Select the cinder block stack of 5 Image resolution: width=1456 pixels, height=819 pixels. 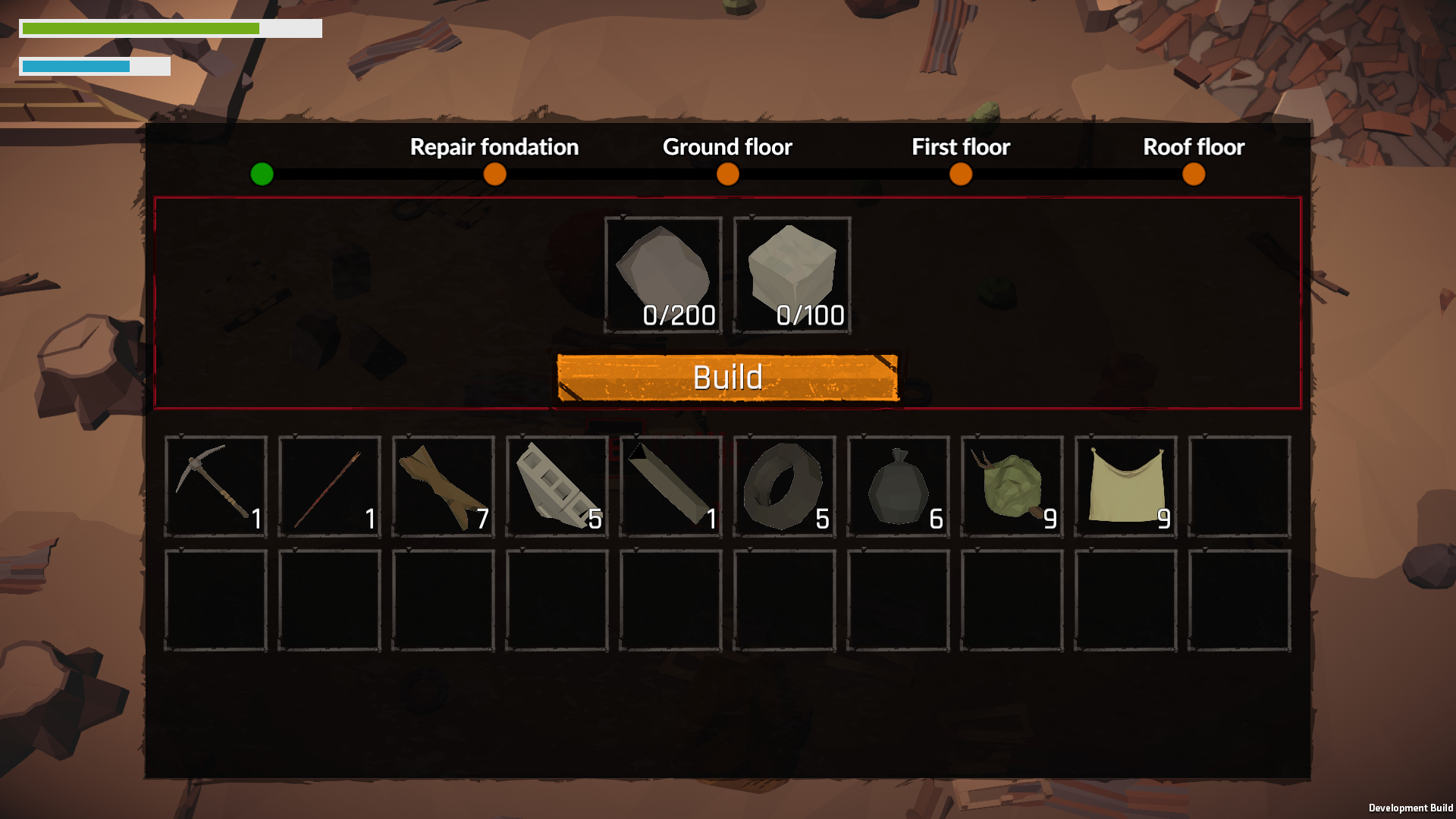pos(557,487)
